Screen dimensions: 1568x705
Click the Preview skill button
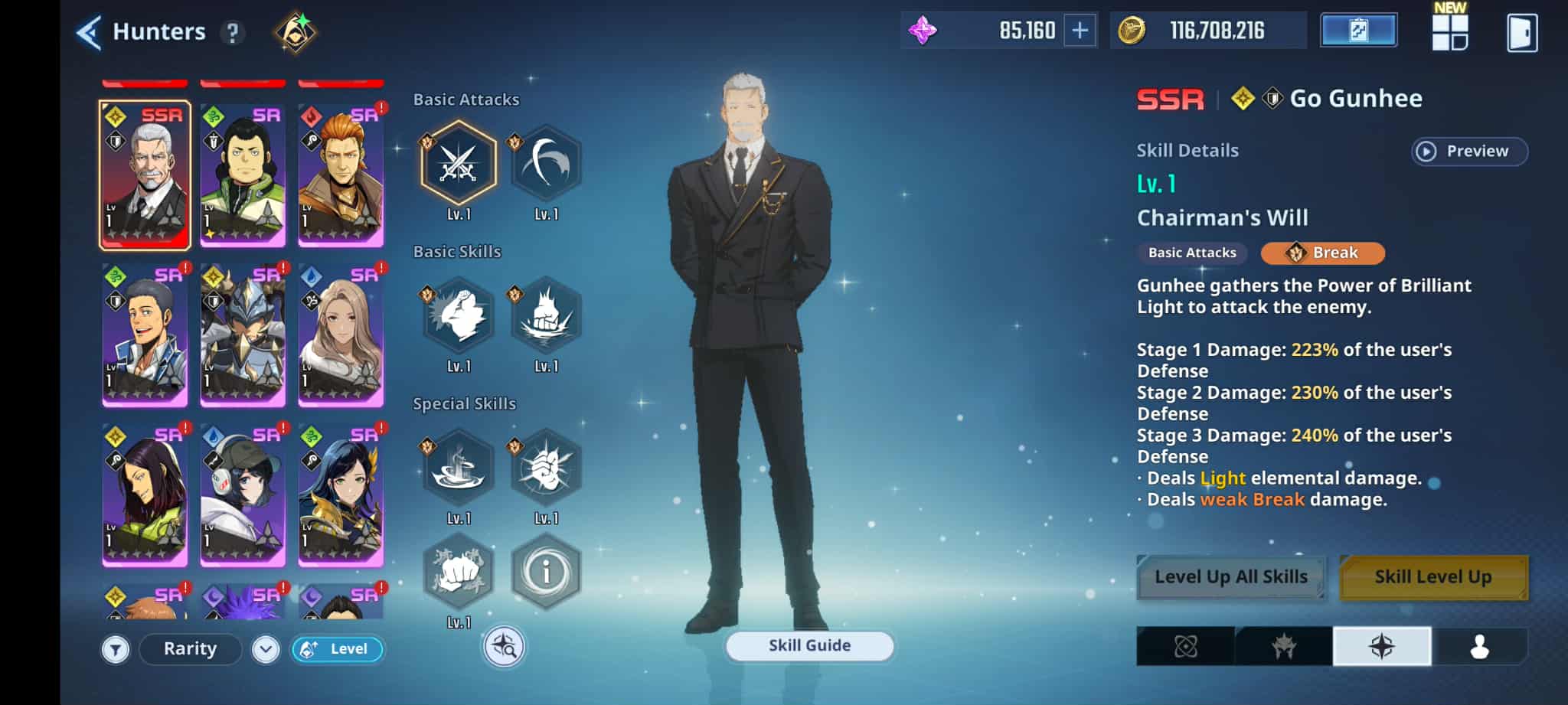pyautogui.click(x=1468, y=152)
